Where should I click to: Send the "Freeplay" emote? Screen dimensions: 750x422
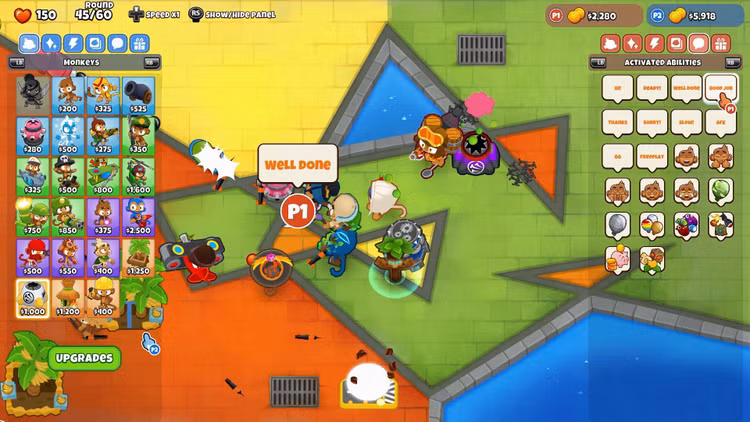652,157
